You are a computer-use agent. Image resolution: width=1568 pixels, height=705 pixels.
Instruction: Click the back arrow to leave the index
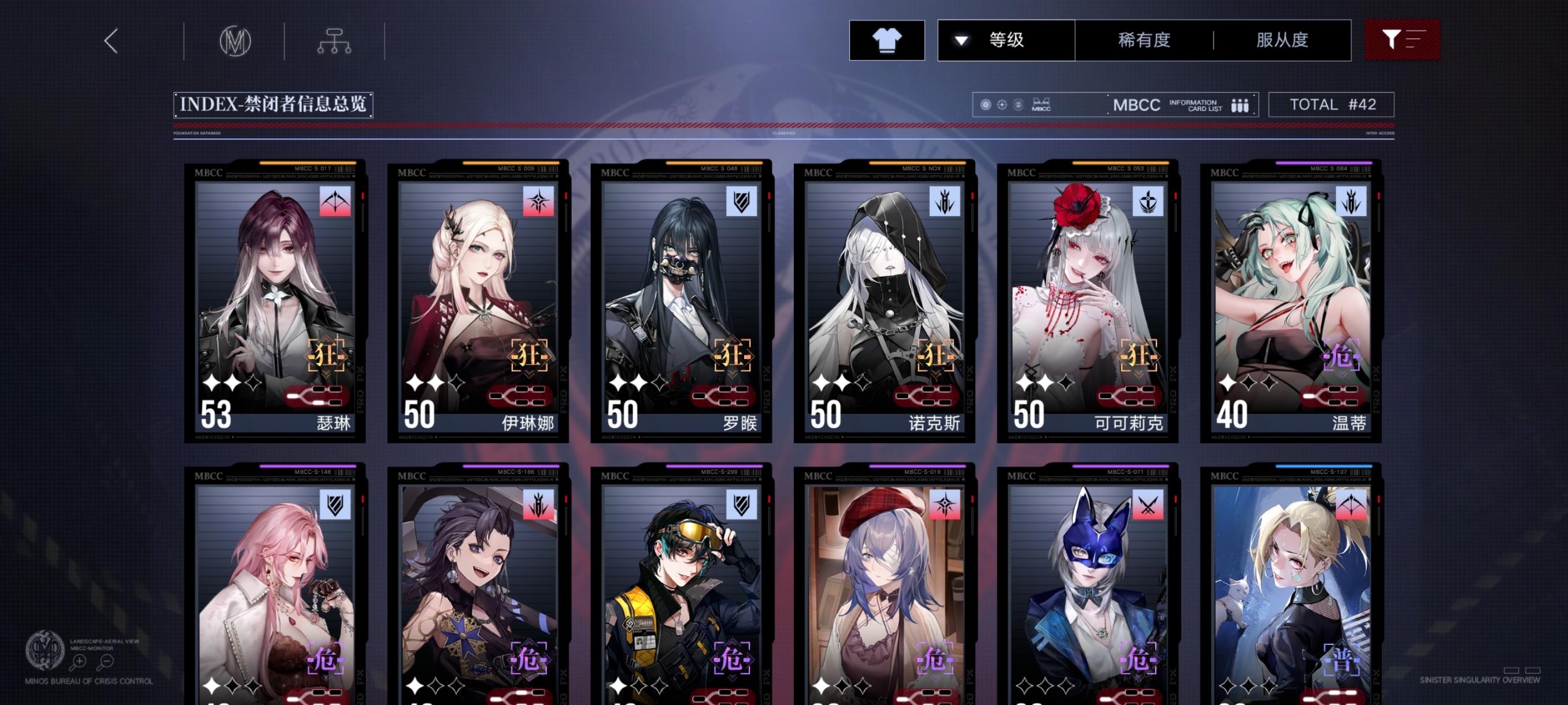(x=110, y=43)
